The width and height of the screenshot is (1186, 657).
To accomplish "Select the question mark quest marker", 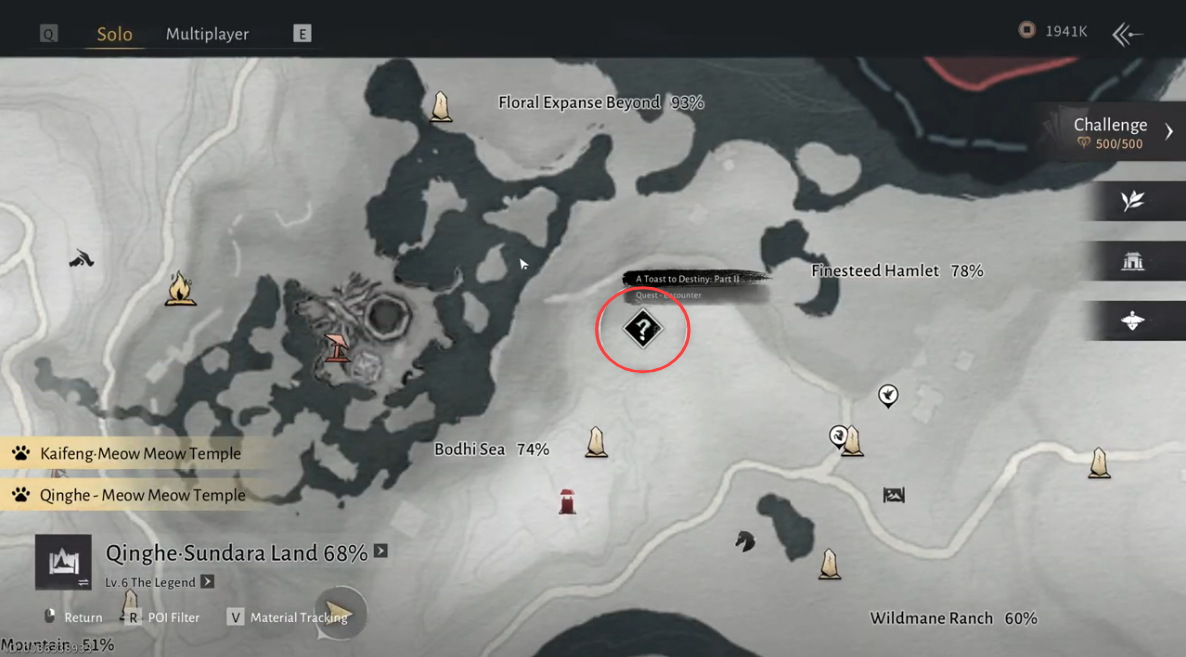I will pos(642,328).
